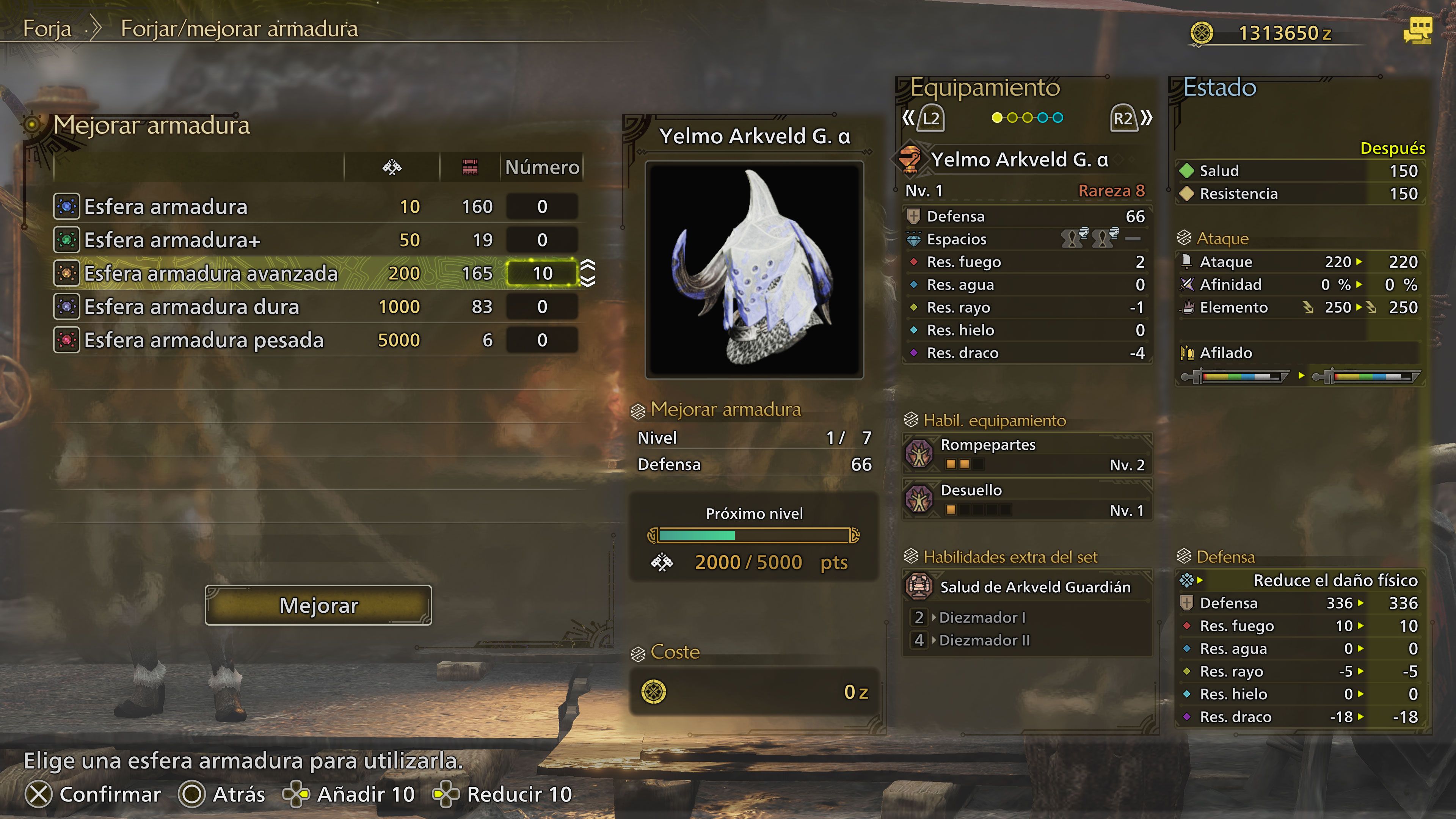This screenshot has width=1456, height=819.
Task: Click the Esfera armadura pesada red sphere icon
Action: tap(67, 340)
